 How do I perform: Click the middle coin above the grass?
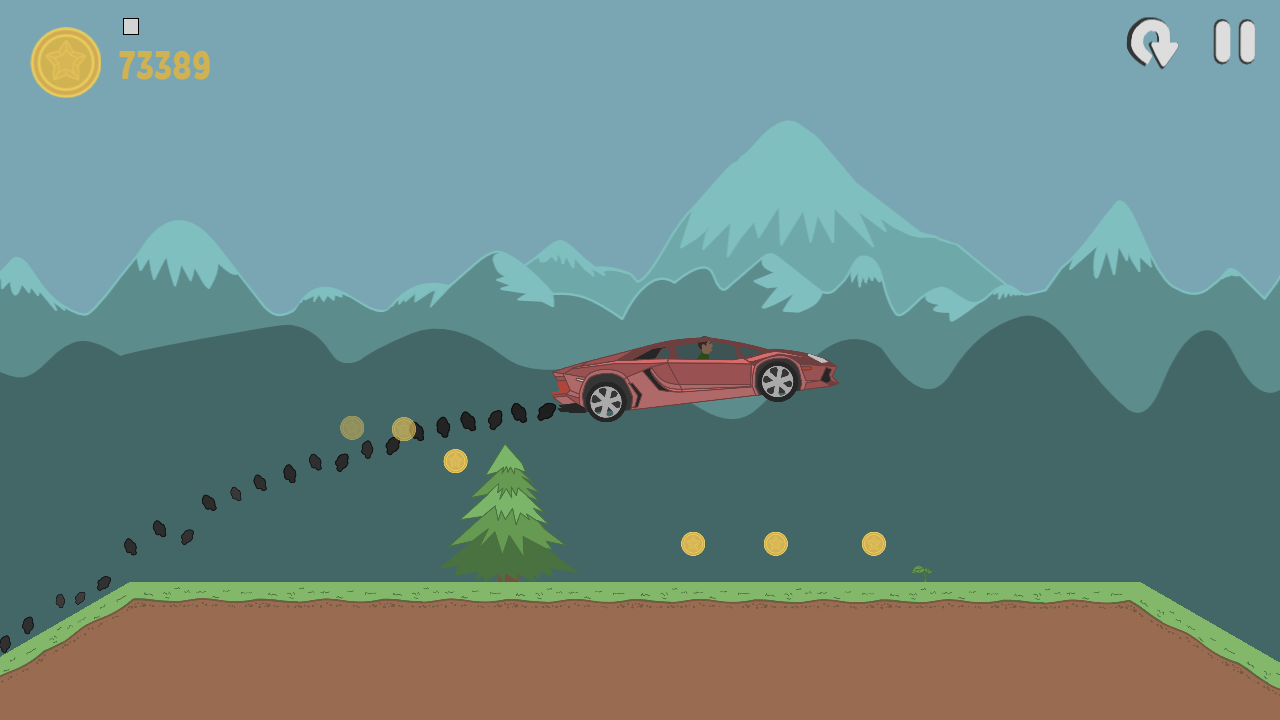coord(776,542)
